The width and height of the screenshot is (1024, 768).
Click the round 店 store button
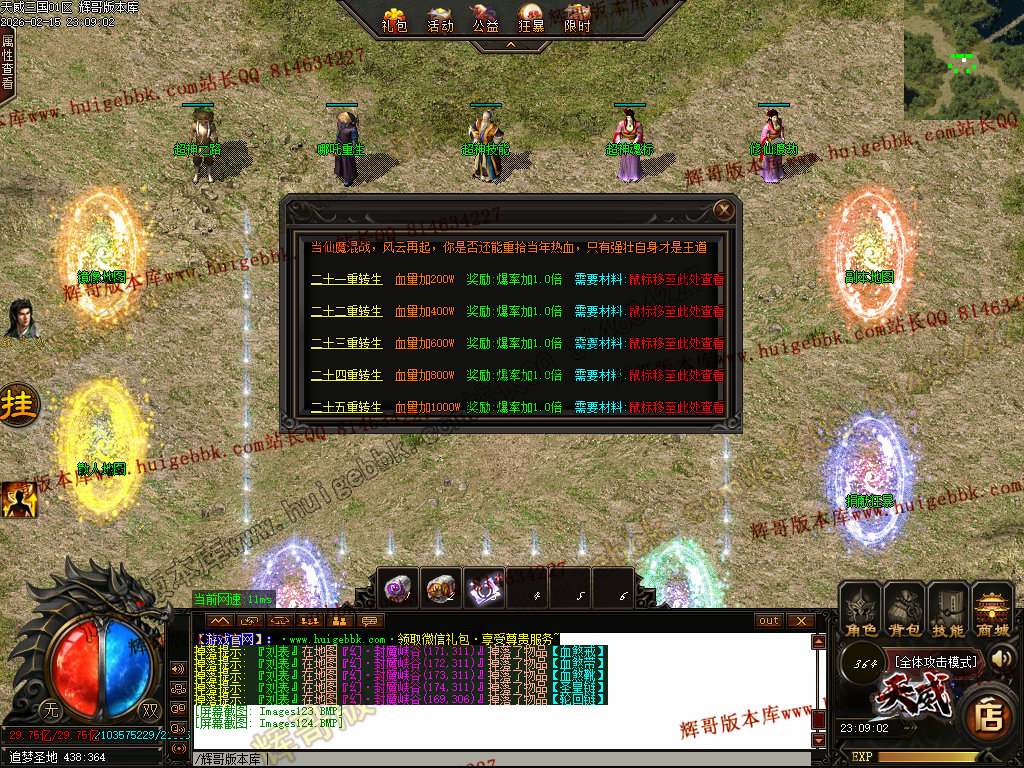(988, 716)
